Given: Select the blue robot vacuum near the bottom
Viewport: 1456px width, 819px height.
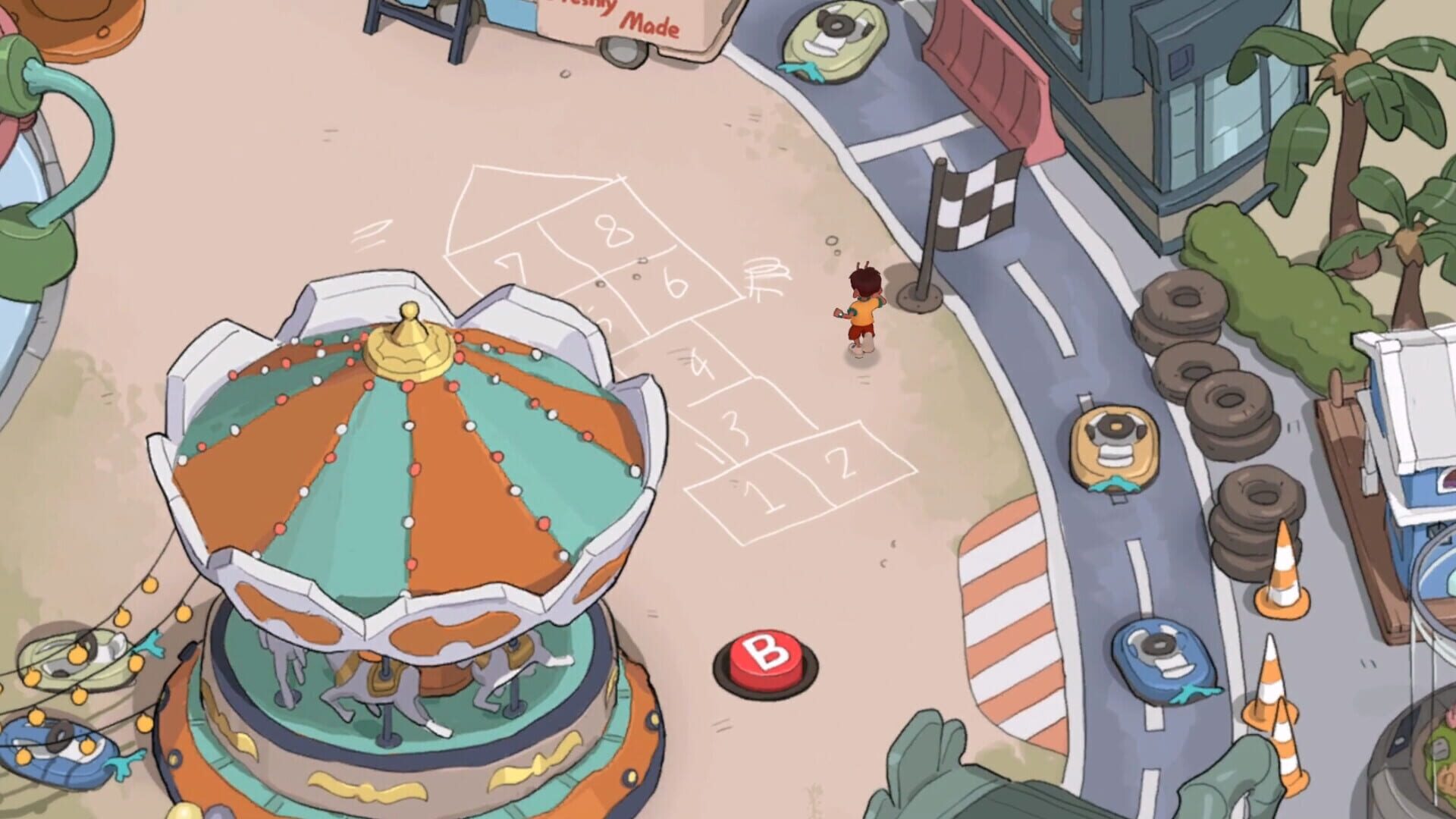Looking at the screenshot, I should (1160, 656).
